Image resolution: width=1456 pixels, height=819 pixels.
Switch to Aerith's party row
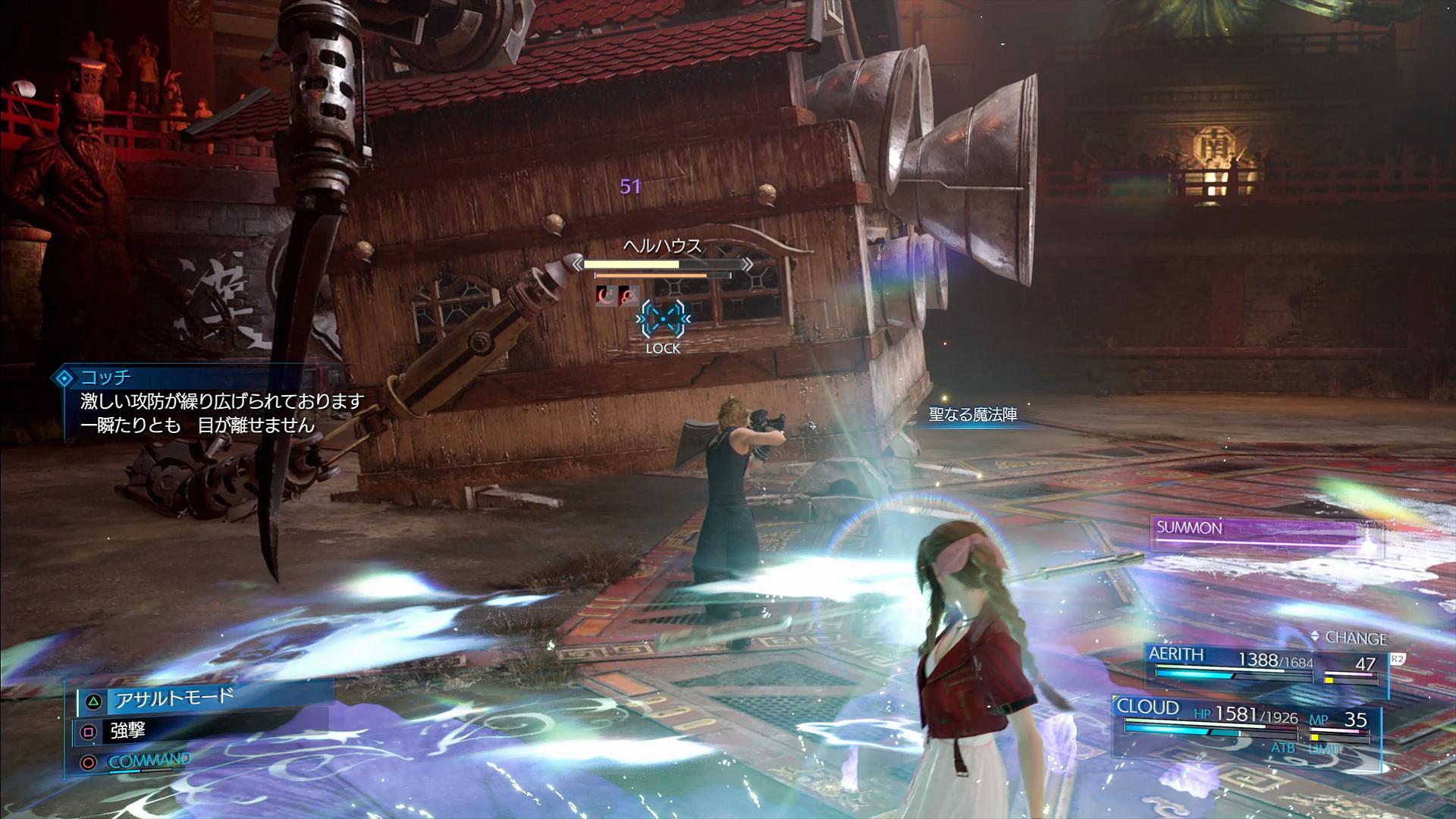click(x=1263, y=665)
